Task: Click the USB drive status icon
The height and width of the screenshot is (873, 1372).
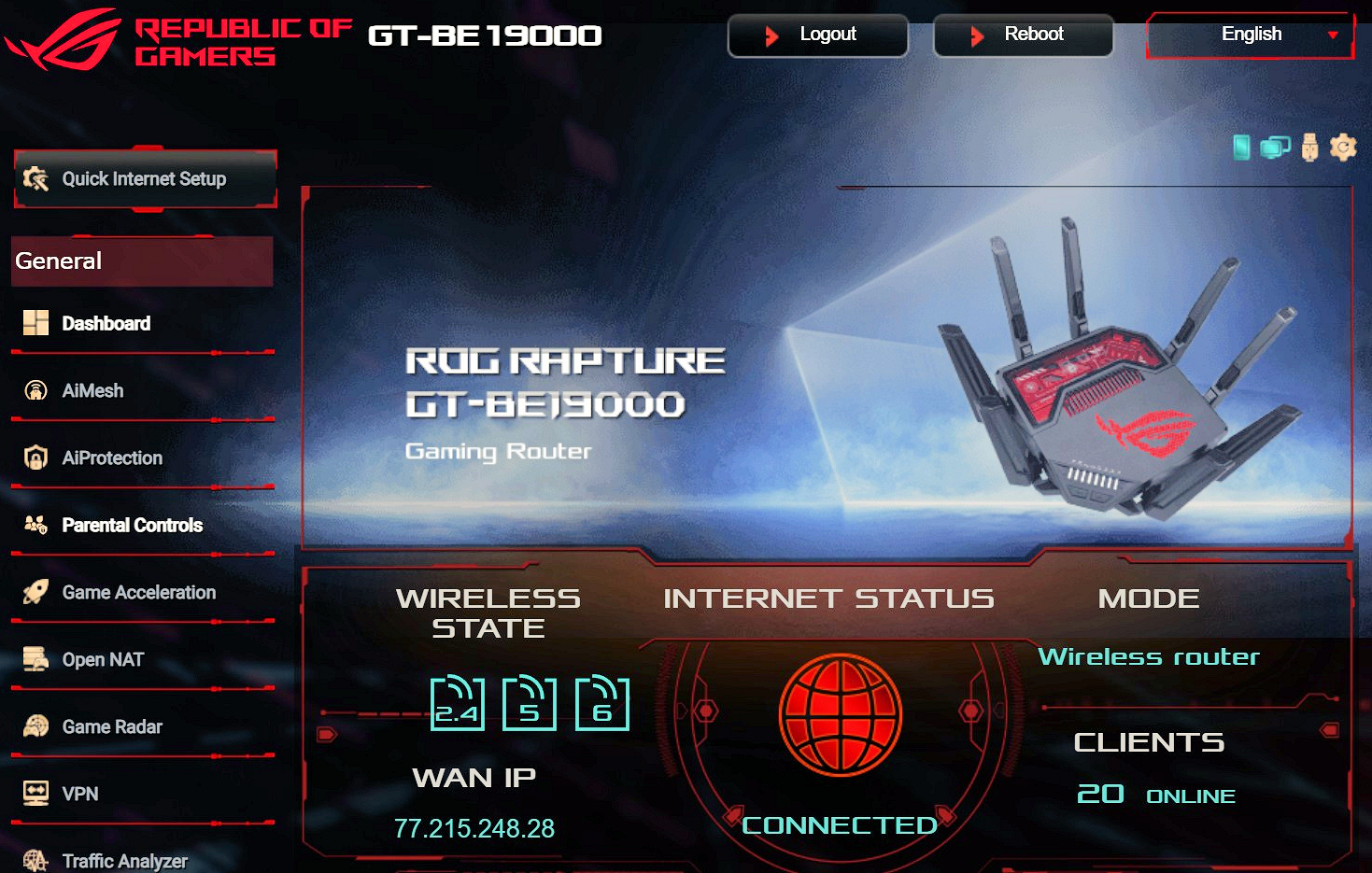Action: point(1309,148)
